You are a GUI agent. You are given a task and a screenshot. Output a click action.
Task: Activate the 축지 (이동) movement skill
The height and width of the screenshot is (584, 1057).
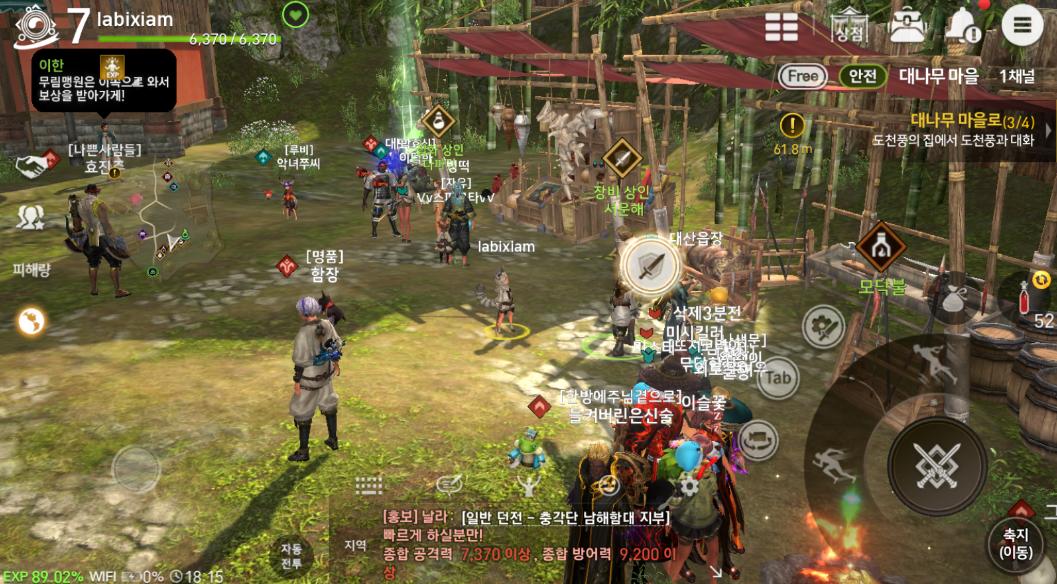1015,543
